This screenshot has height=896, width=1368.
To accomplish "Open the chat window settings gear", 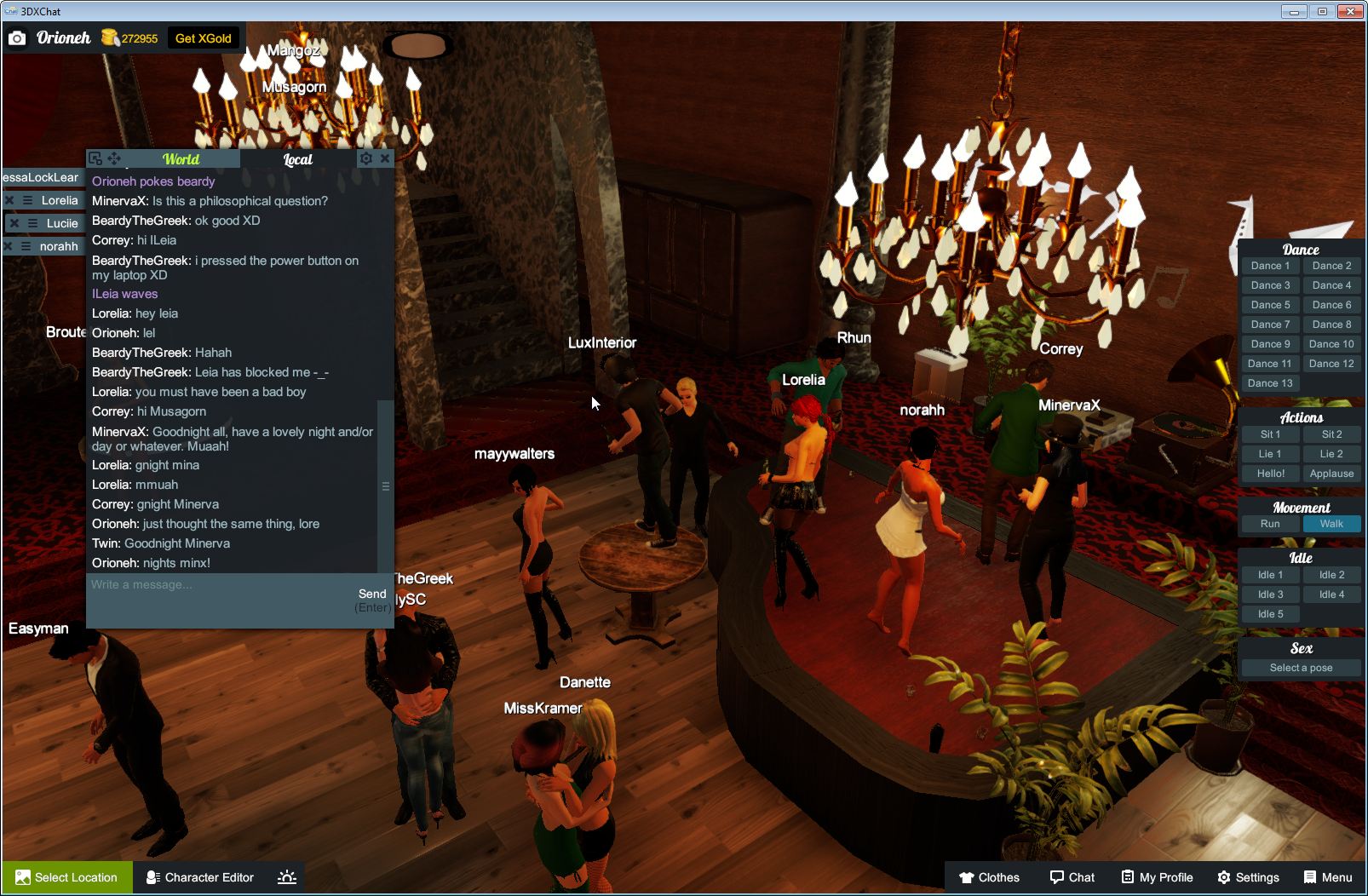I will point(365,158).
